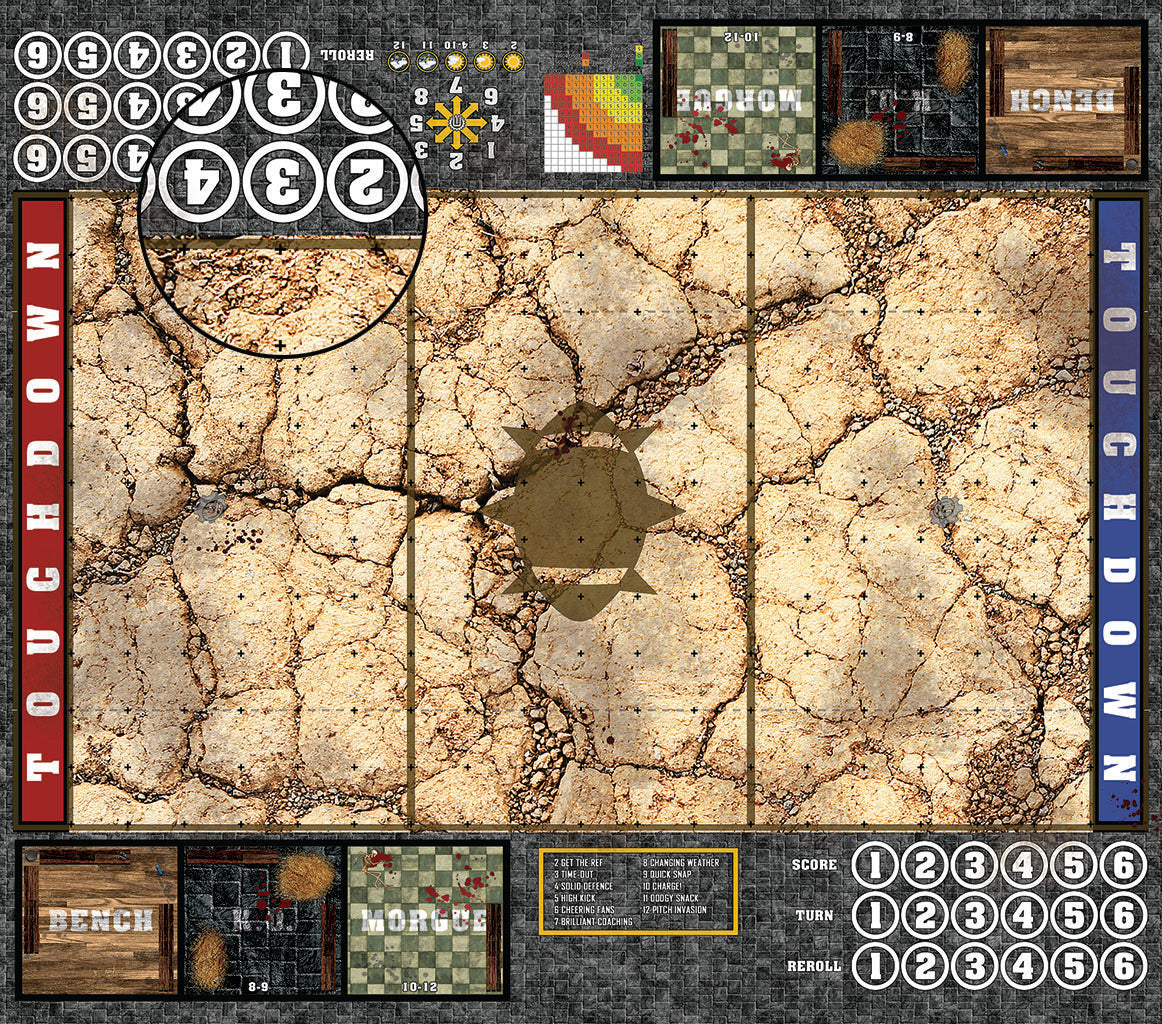
Task: Select the upright MORGUE dugout box
Action: pos(426,921)
